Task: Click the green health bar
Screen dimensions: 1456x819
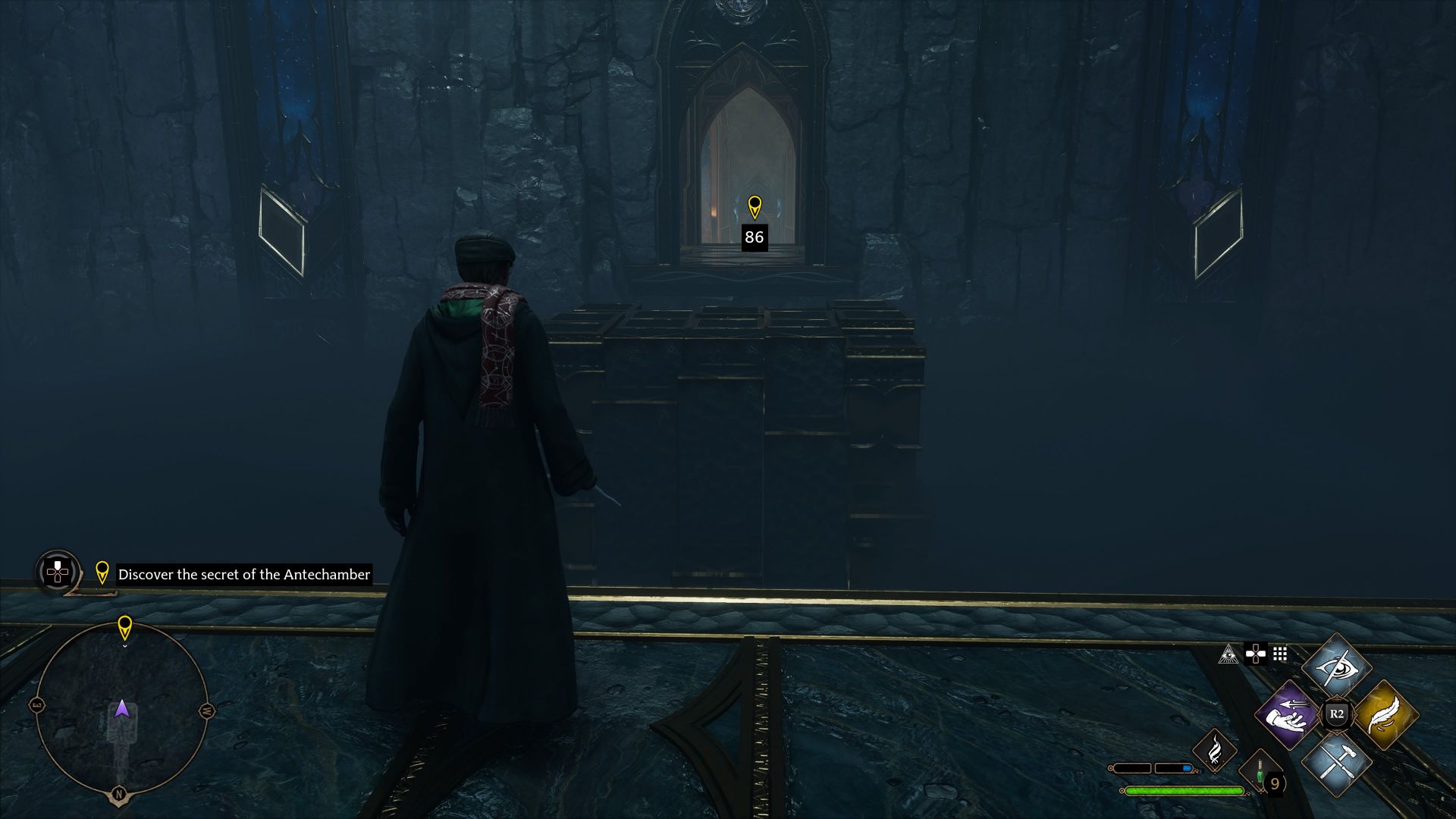Action: 1183,790
